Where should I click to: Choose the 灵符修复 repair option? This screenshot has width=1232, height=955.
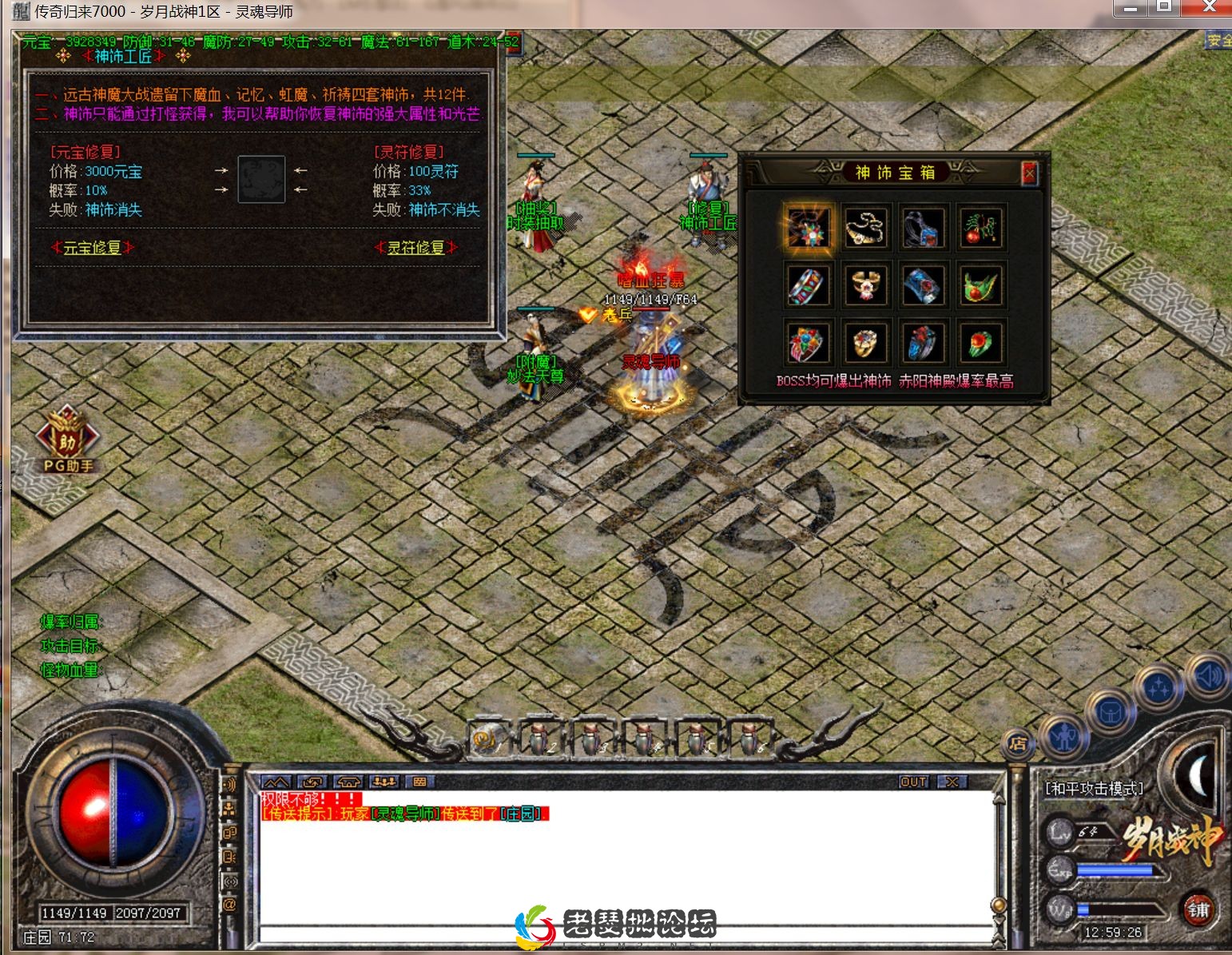pos(415,248)
